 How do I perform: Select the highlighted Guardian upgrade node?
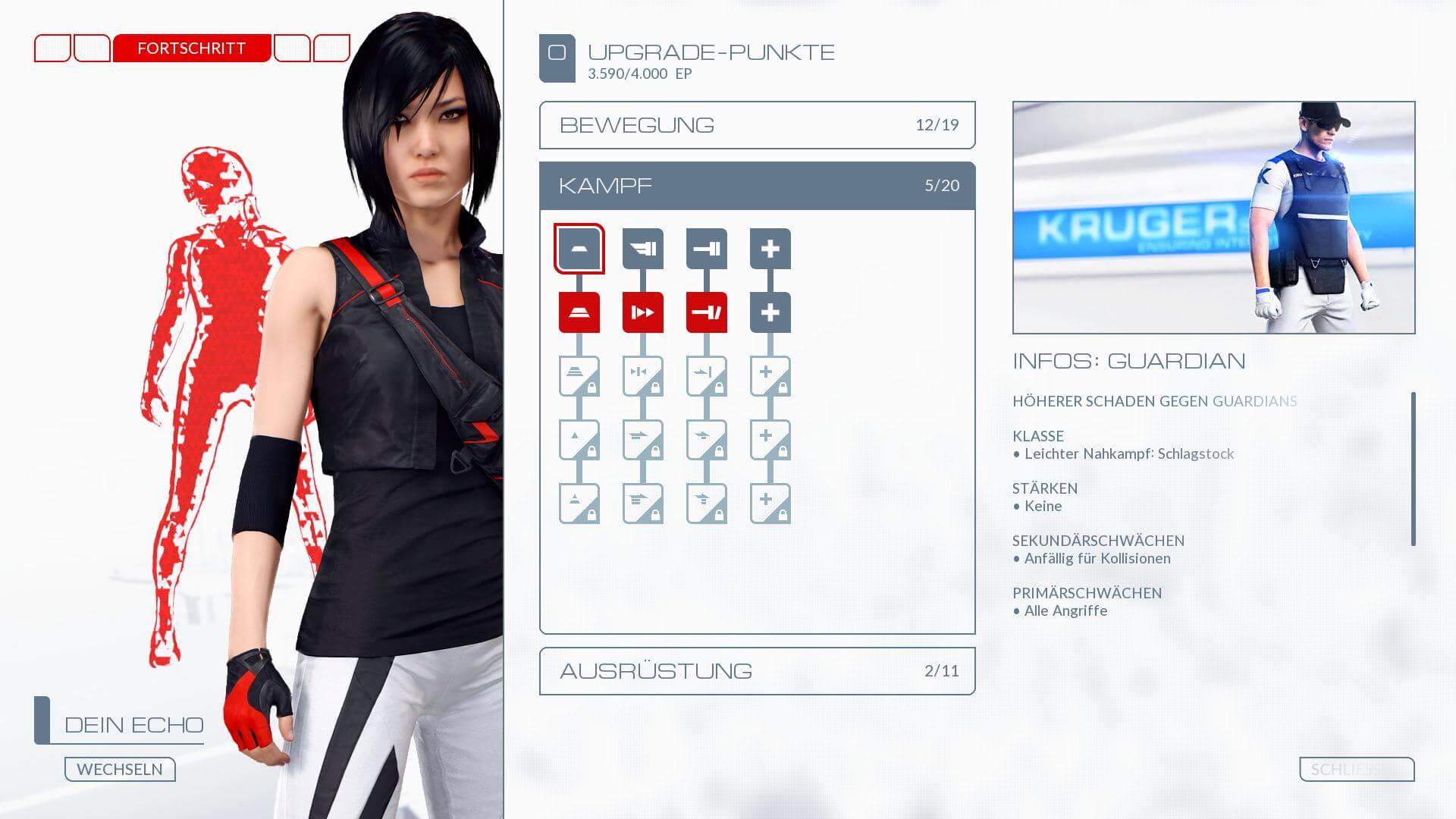(x=579, y=249)
